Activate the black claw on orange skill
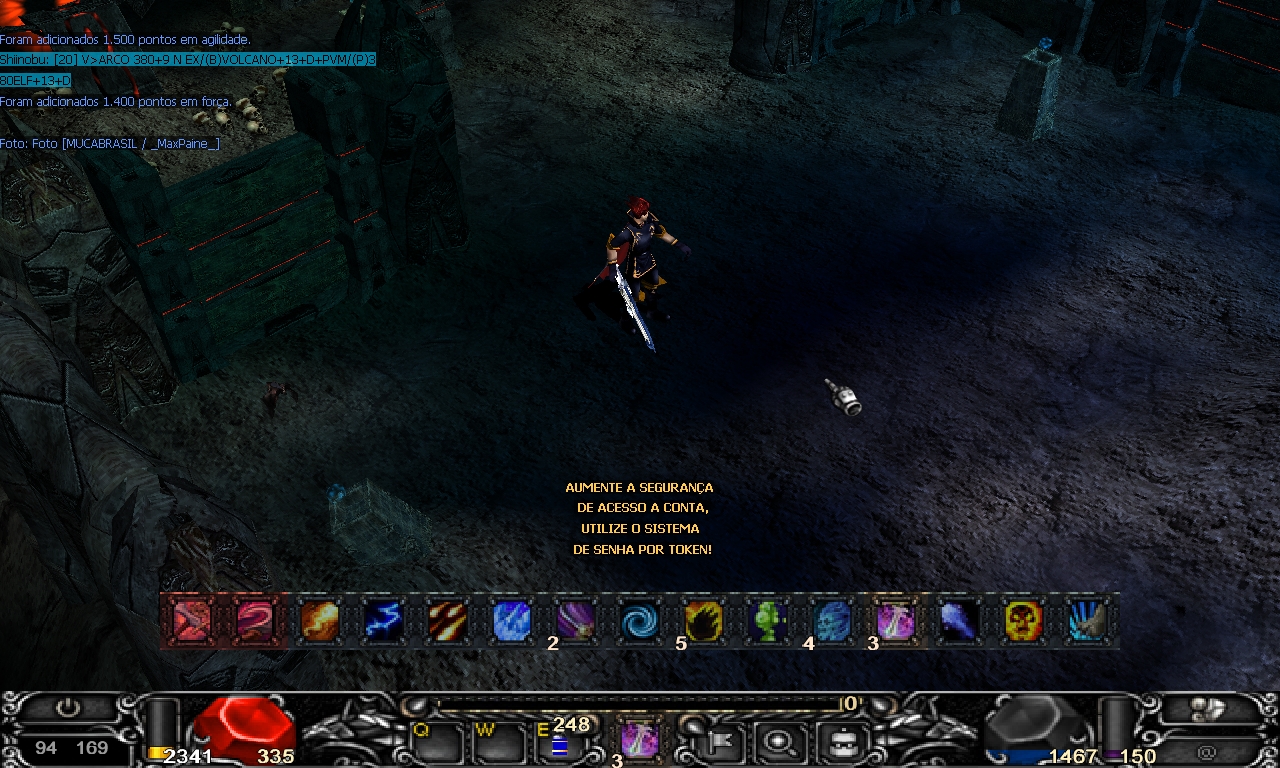1280x768 pixels. click(703, 621)
